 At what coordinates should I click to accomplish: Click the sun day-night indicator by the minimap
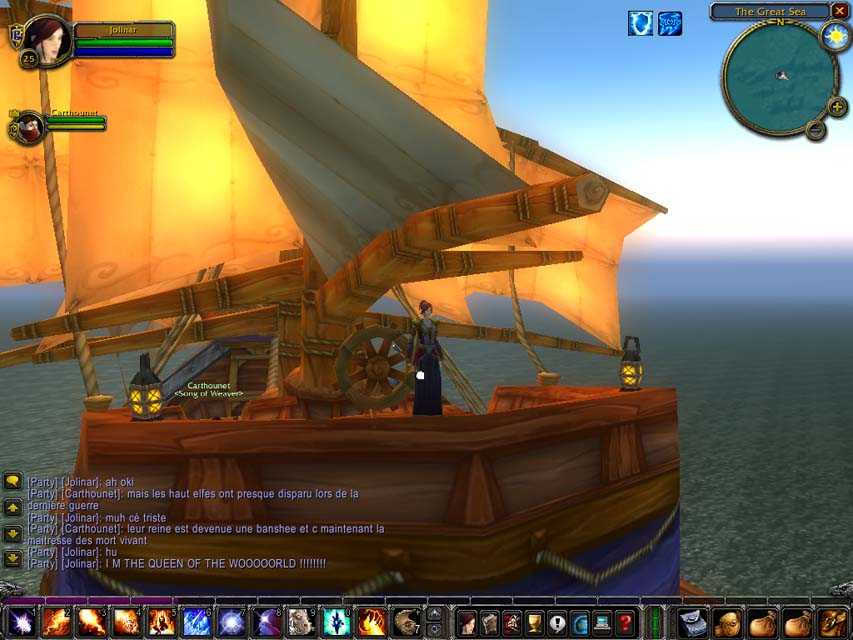835,37
